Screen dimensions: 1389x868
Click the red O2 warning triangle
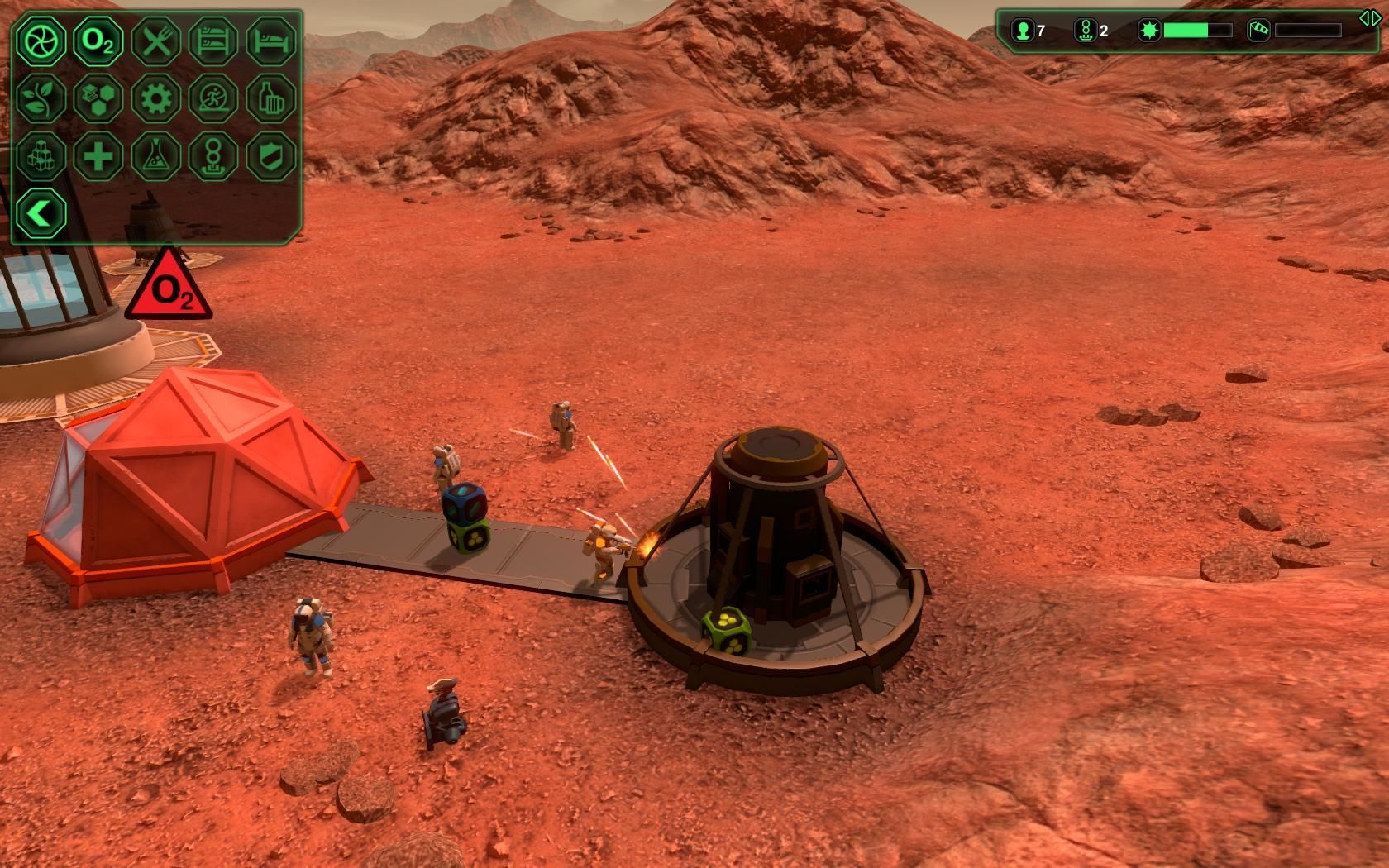[169, 289]
